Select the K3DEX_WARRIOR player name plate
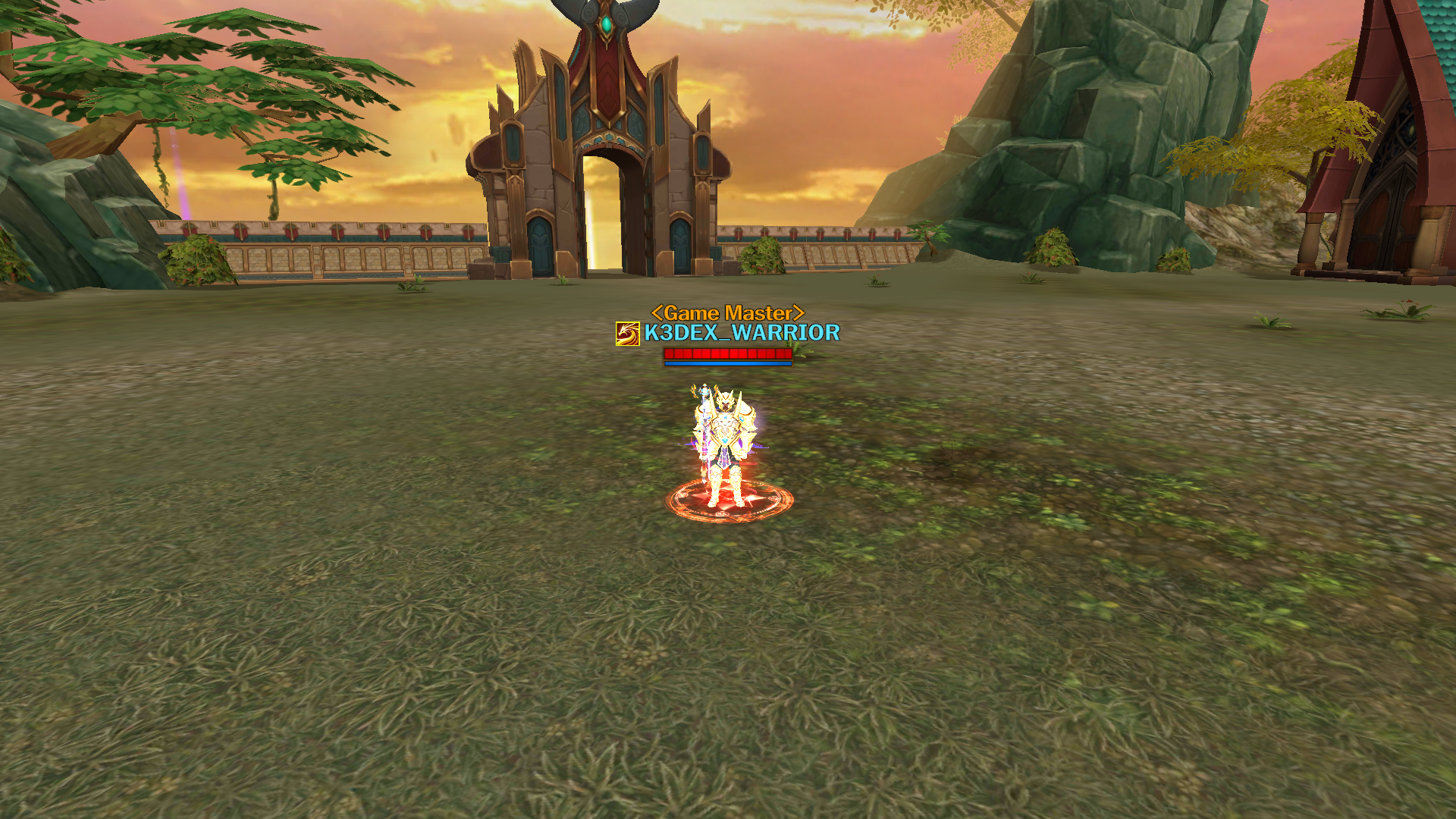 coord(741,333)
